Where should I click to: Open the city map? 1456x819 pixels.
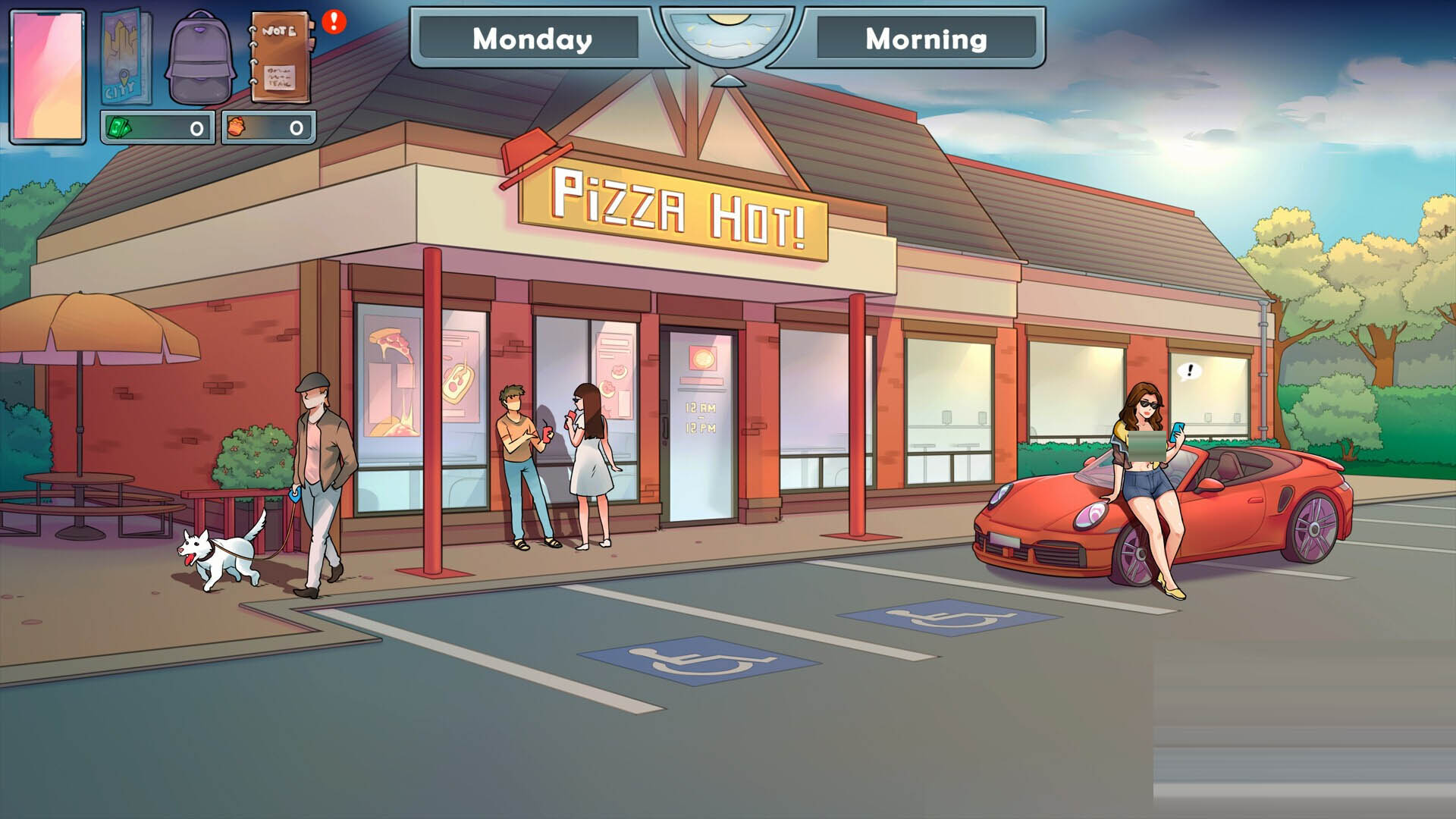125,57
